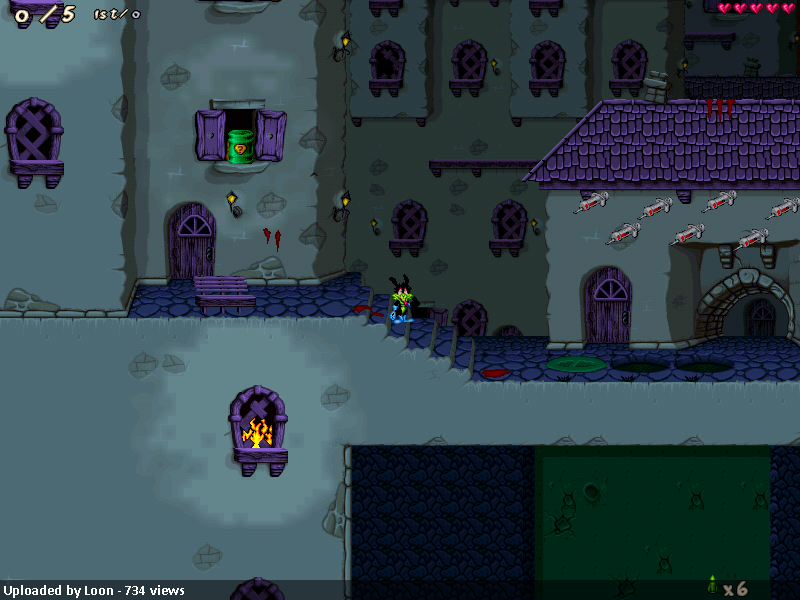This screenshot has width=800, height=600.
Task: Click the green weapon ammo icon
Action: [x=712, y=585]
